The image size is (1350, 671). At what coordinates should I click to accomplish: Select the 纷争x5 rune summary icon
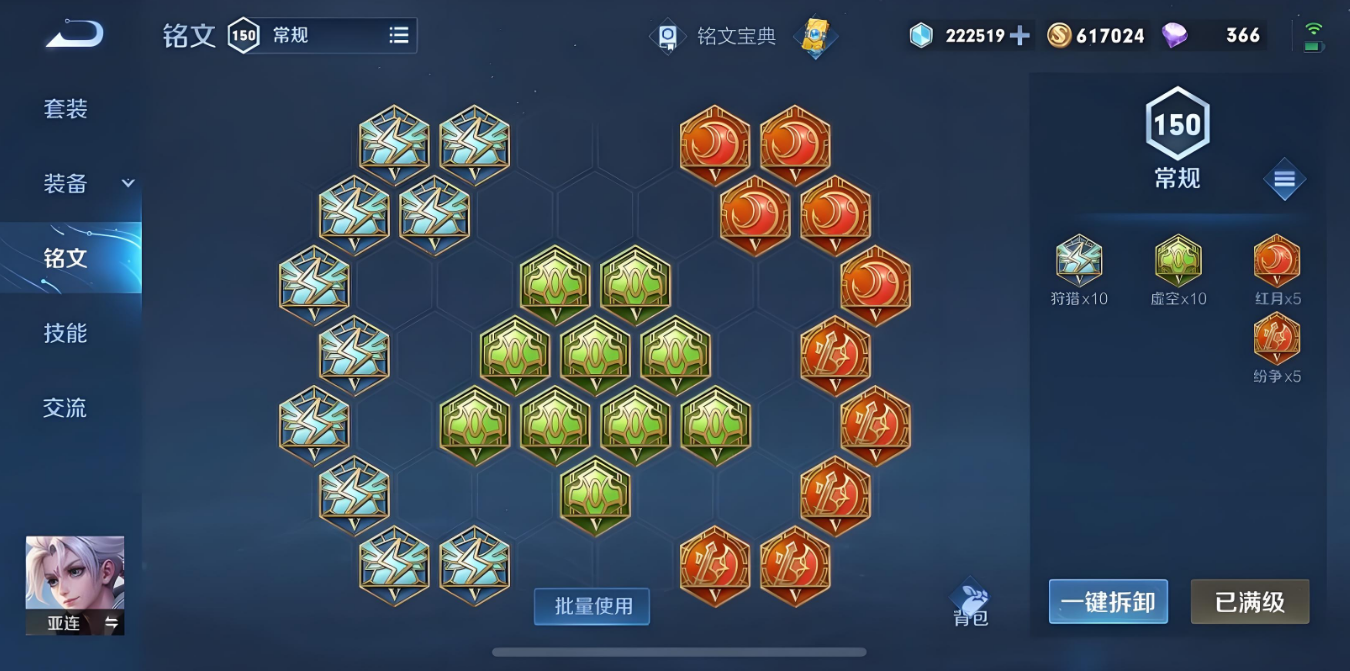(1277, 340)
